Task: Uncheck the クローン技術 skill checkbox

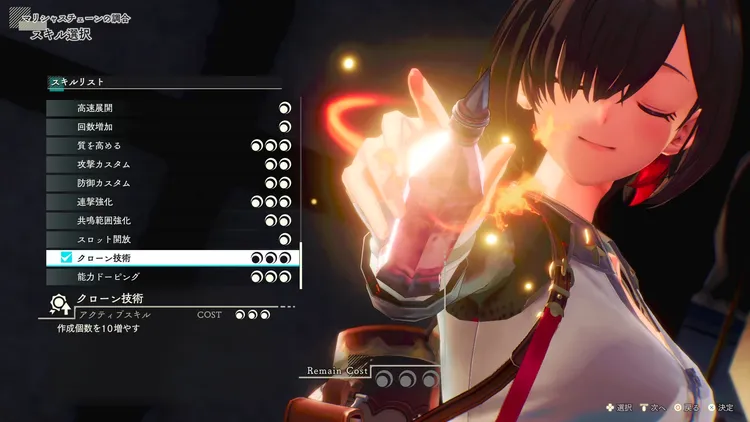Action: [66, 258]
